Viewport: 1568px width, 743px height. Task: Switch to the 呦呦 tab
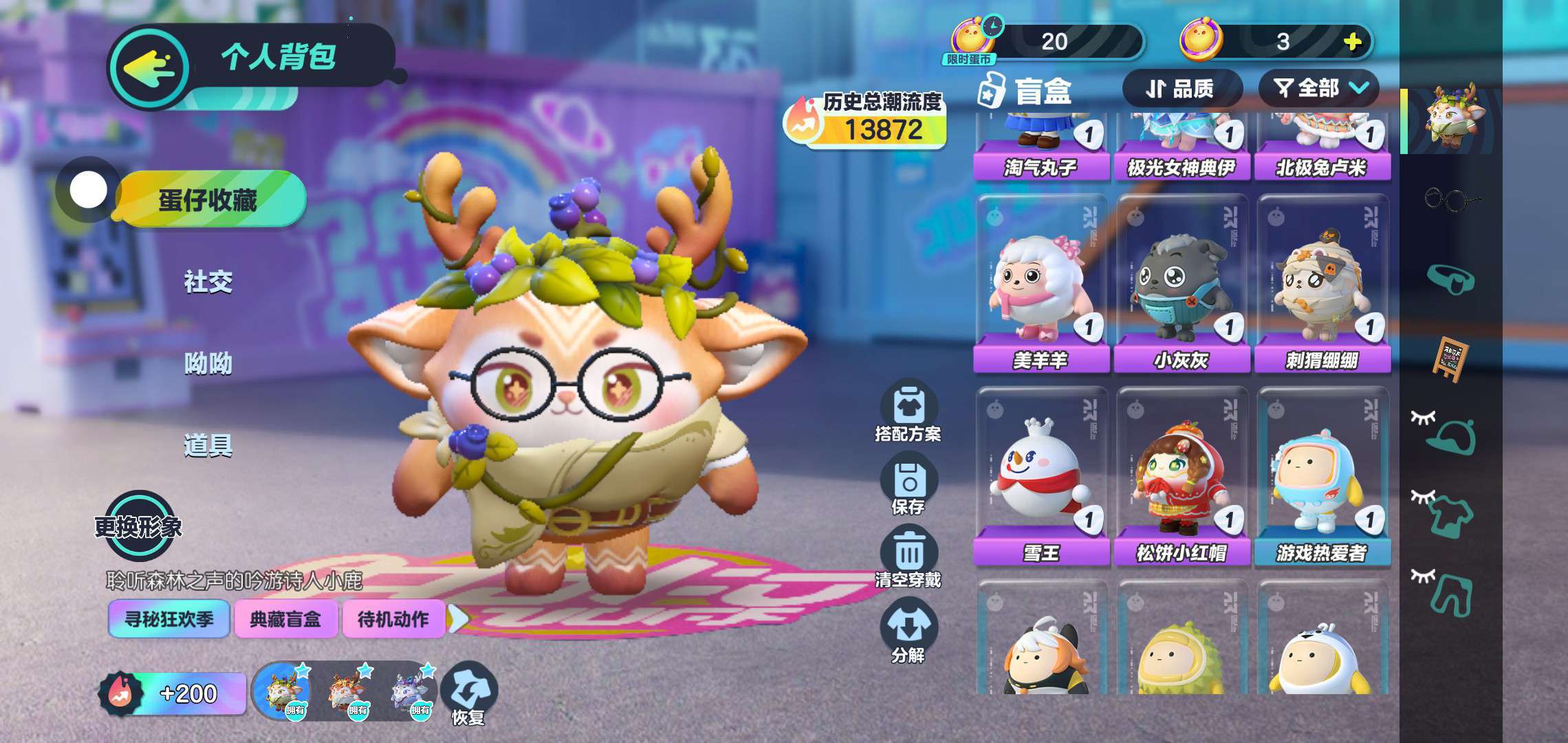tap(208, 363)
